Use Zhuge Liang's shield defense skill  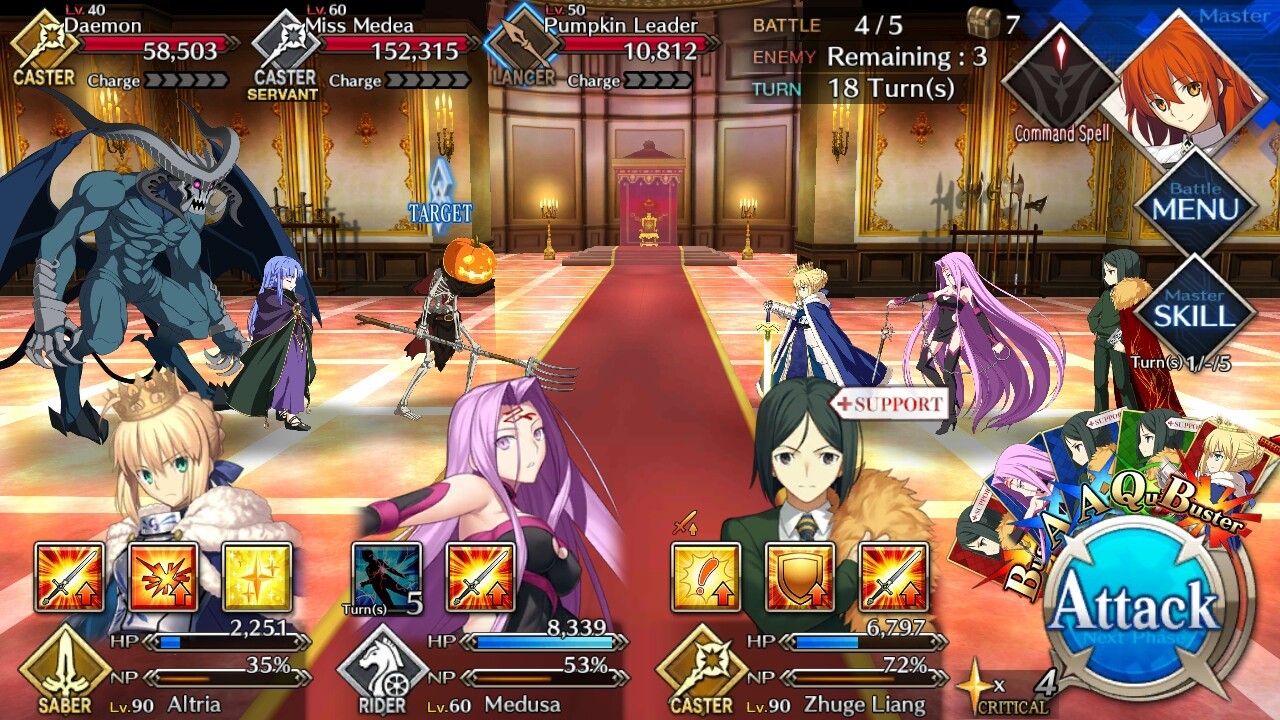[800, 577]
